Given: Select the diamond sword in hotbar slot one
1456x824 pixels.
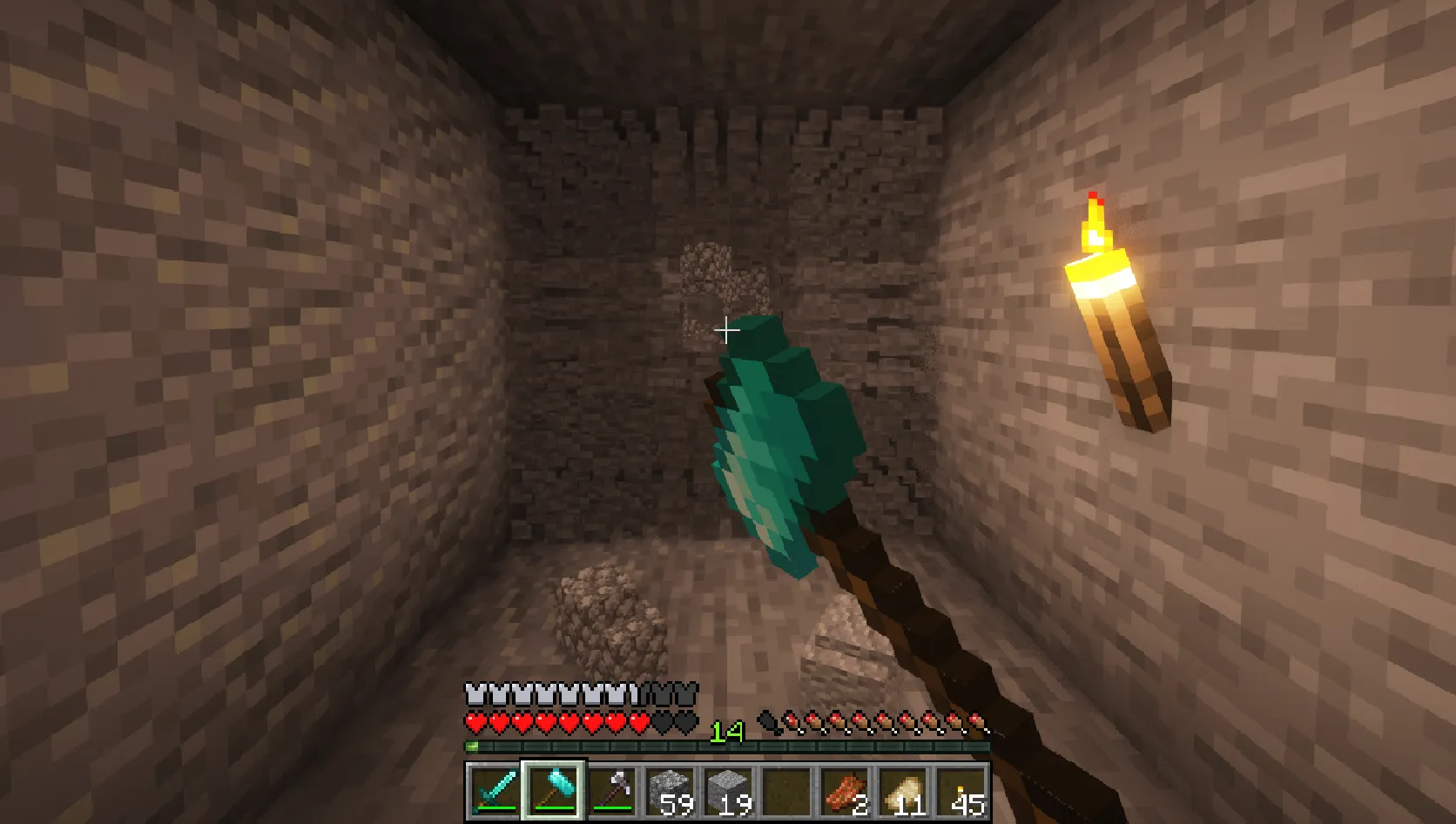Looking at the screenshot, I should pyautogui.click(x=493, y=790).
